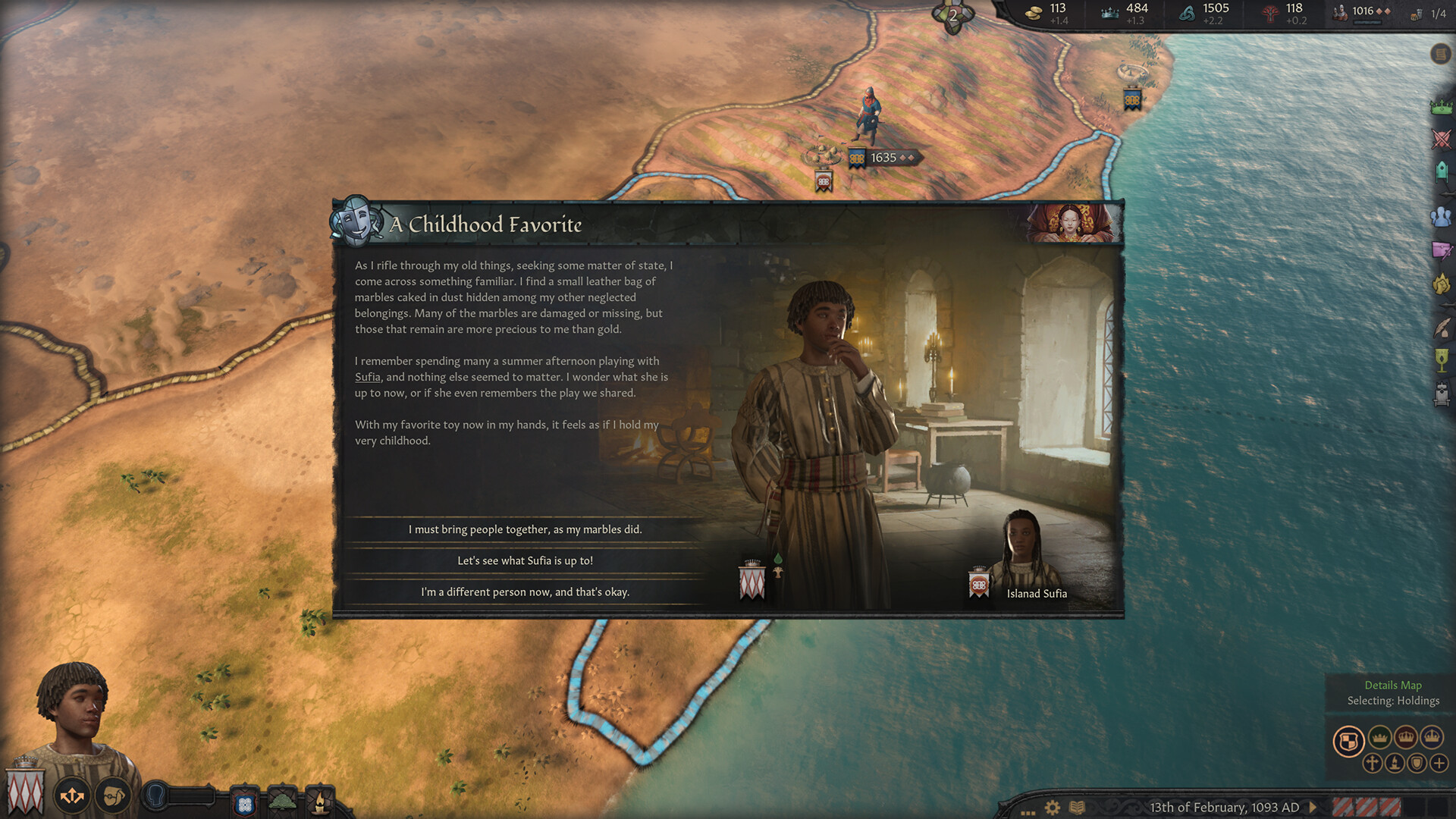Viewport: 1456px width, 819px height.
Task: Choose 'Let's see what Sufia is up to!'
Action: (526, 560)
